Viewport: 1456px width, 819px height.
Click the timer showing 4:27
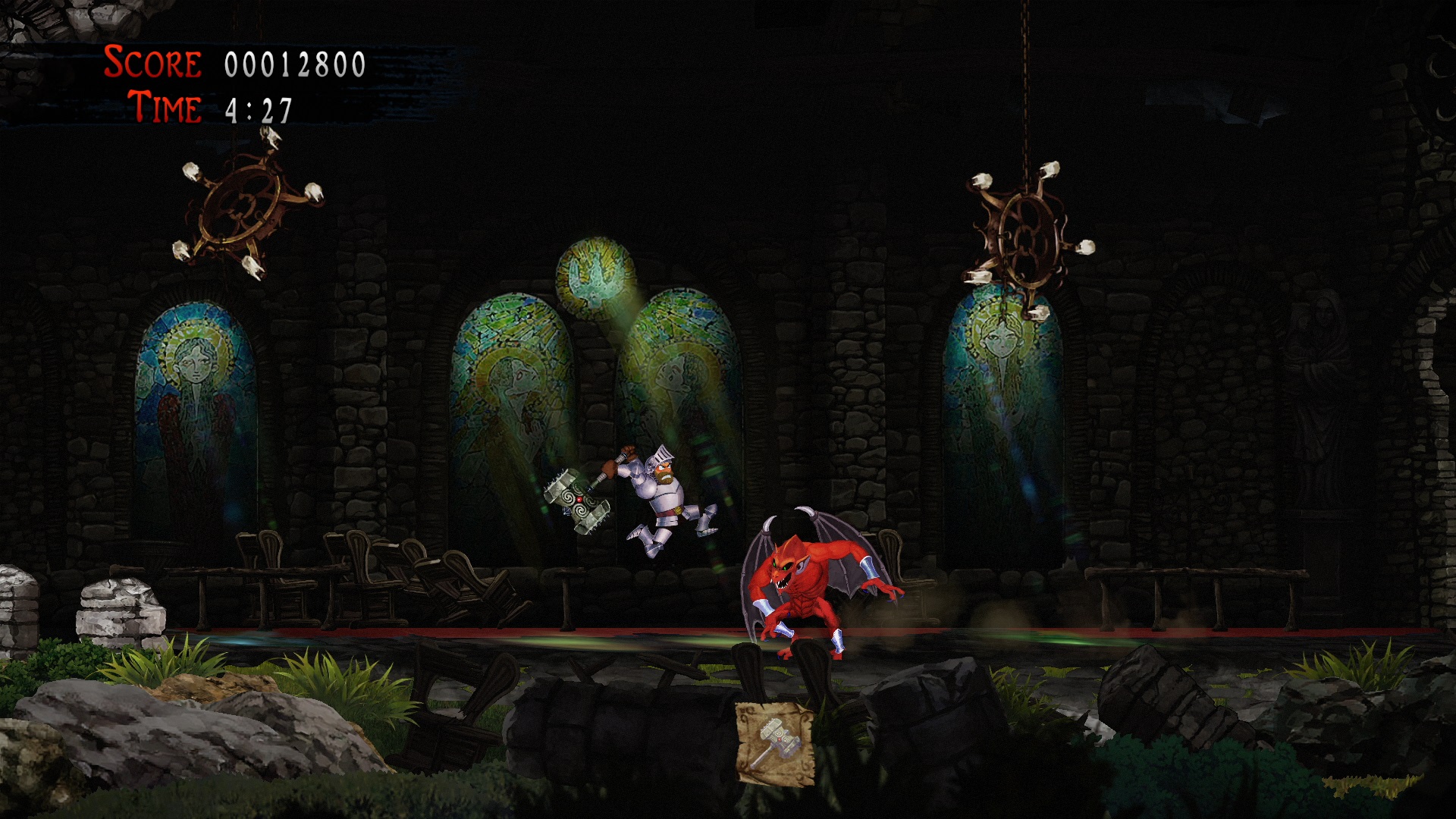coord(258,108)
